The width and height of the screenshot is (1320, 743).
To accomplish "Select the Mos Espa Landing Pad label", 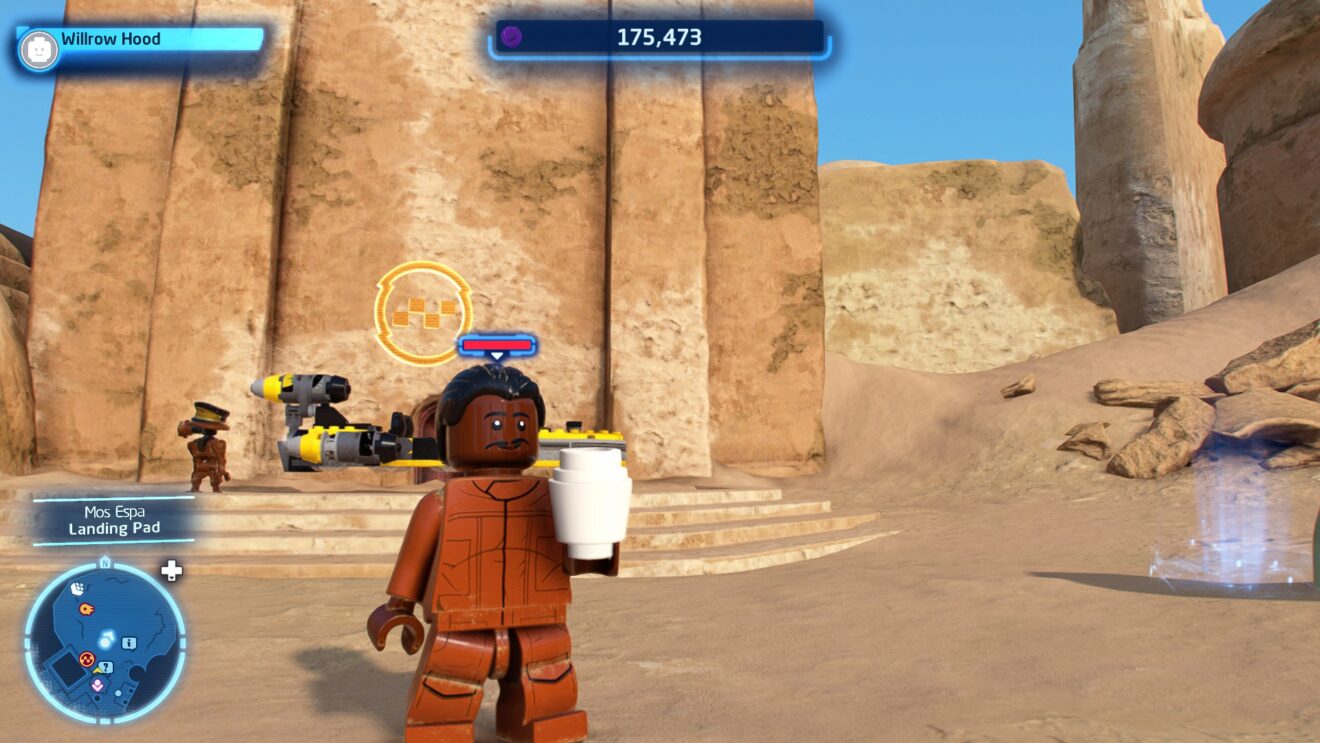I will (x=114, y=520).
